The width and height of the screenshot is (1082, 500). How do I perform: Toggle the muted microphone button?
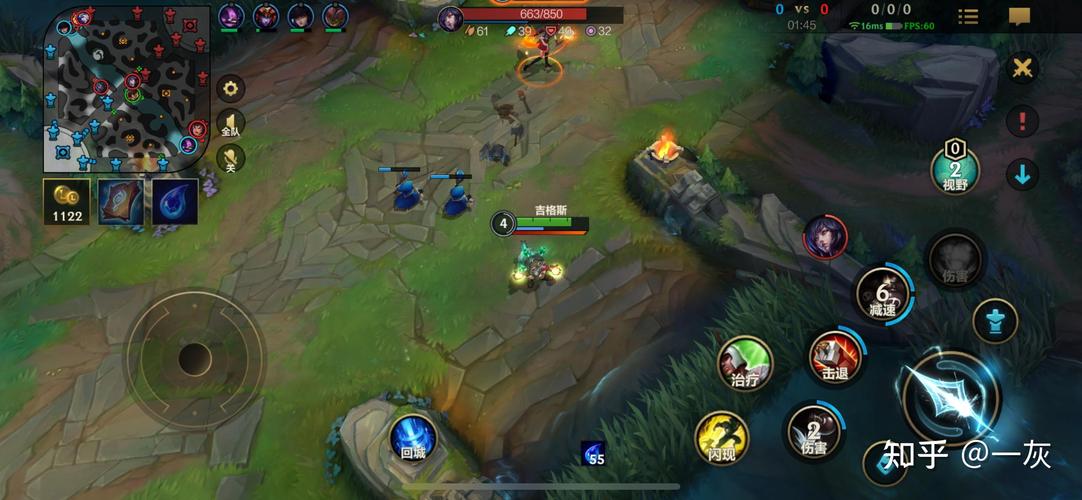pos(231,159)
